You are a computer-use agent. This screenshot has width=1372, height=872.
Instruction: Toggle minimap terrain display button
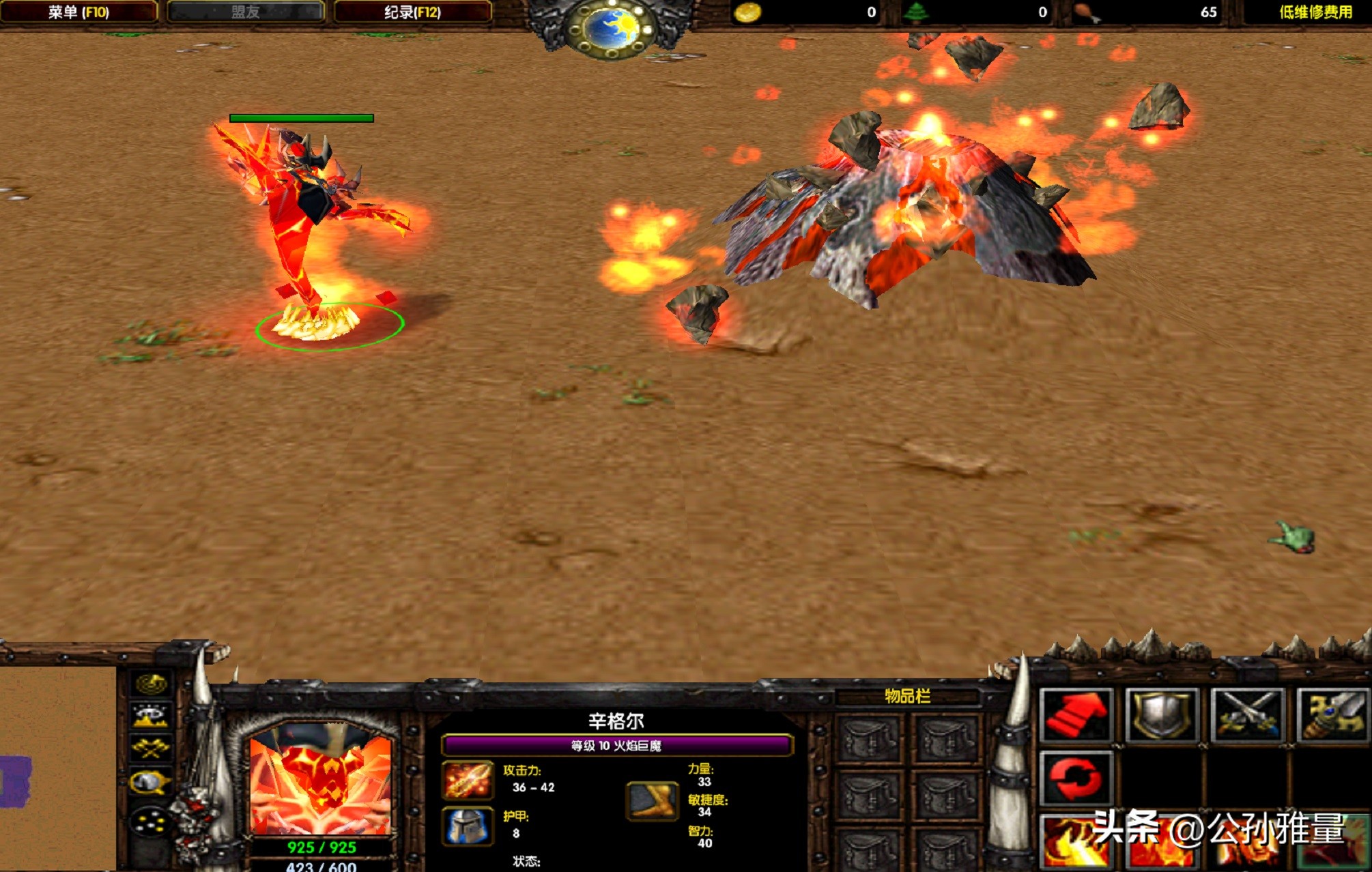pyautogui.click(x=151, y=716)
